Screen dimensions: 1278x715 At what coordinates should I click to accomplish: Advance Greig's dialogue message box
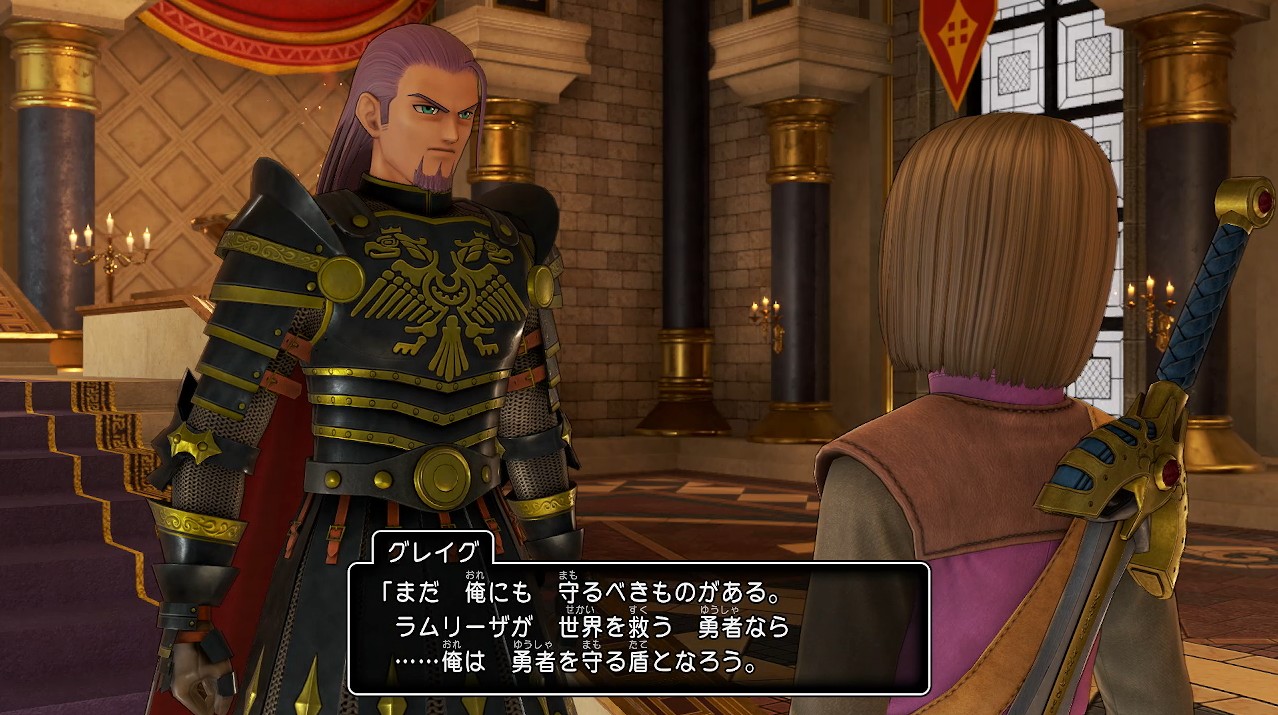click(x=638, y=628)
